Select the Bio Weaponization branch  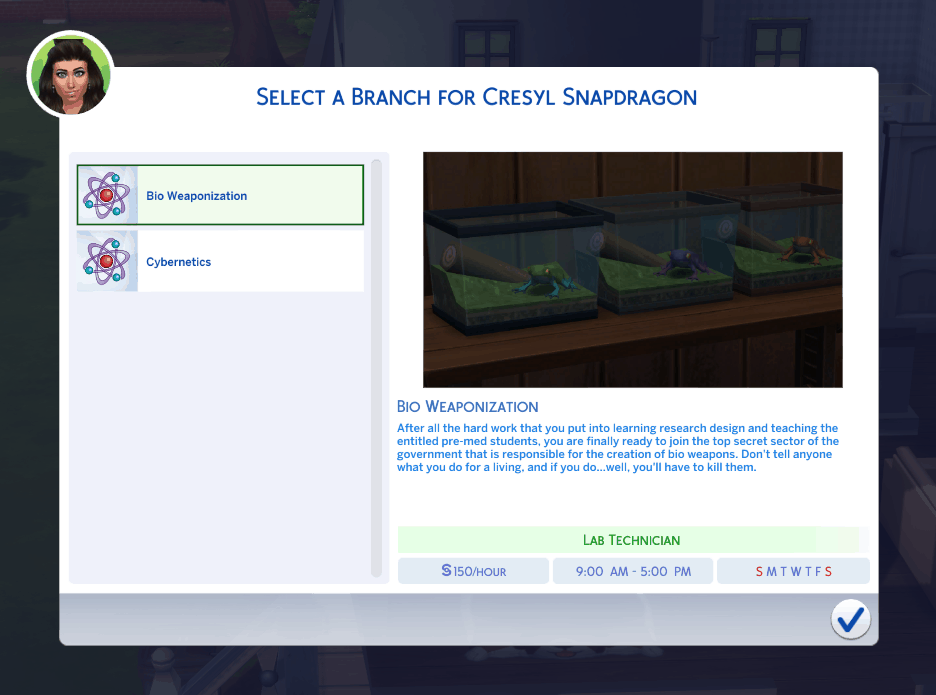click(220, 195)
